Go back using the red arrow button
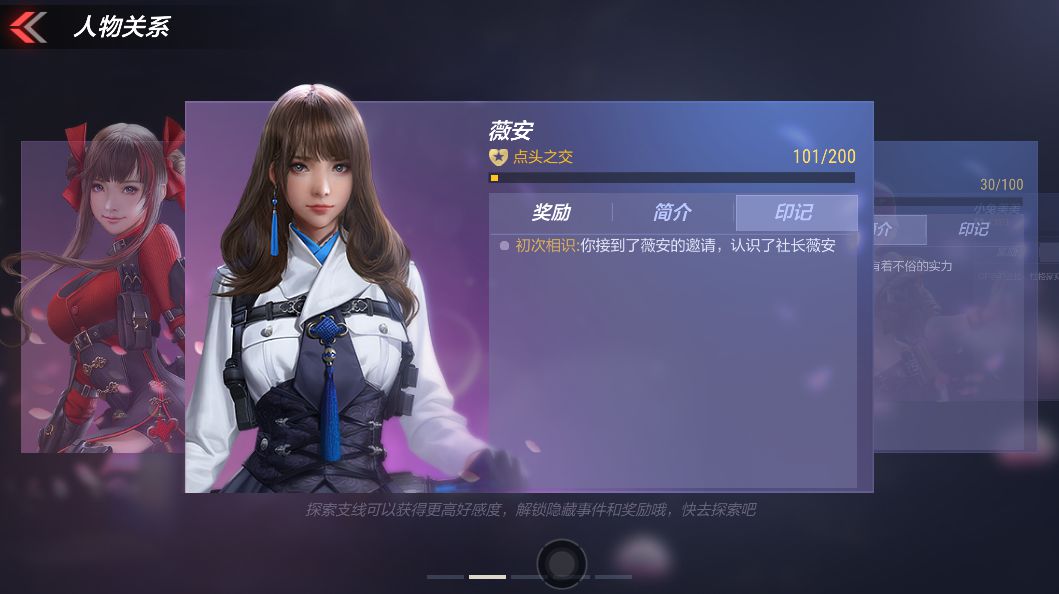This screenshot has width=1059, height=594. click(x=28, y=26)
